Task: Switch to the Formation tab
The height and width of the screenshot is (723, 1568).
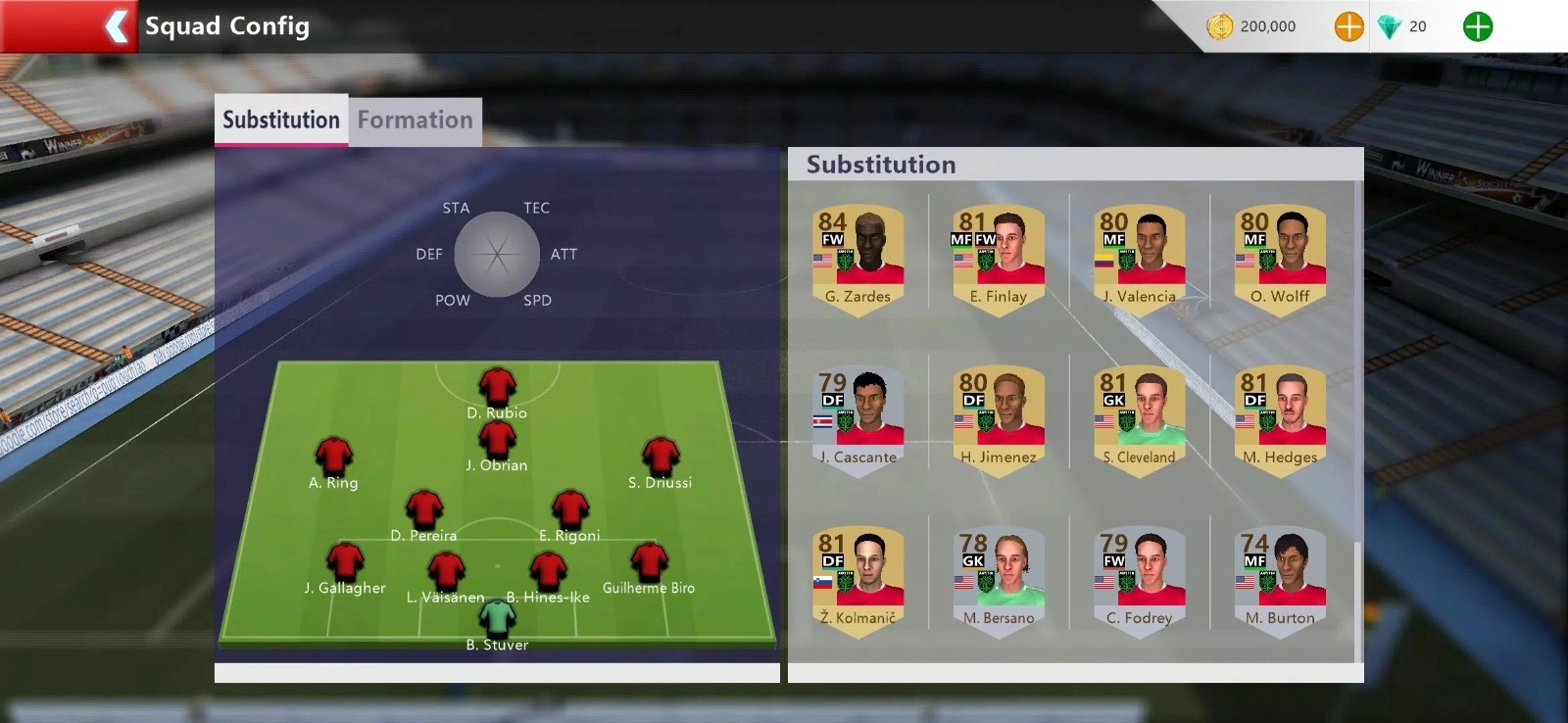Action: point(415,120)
